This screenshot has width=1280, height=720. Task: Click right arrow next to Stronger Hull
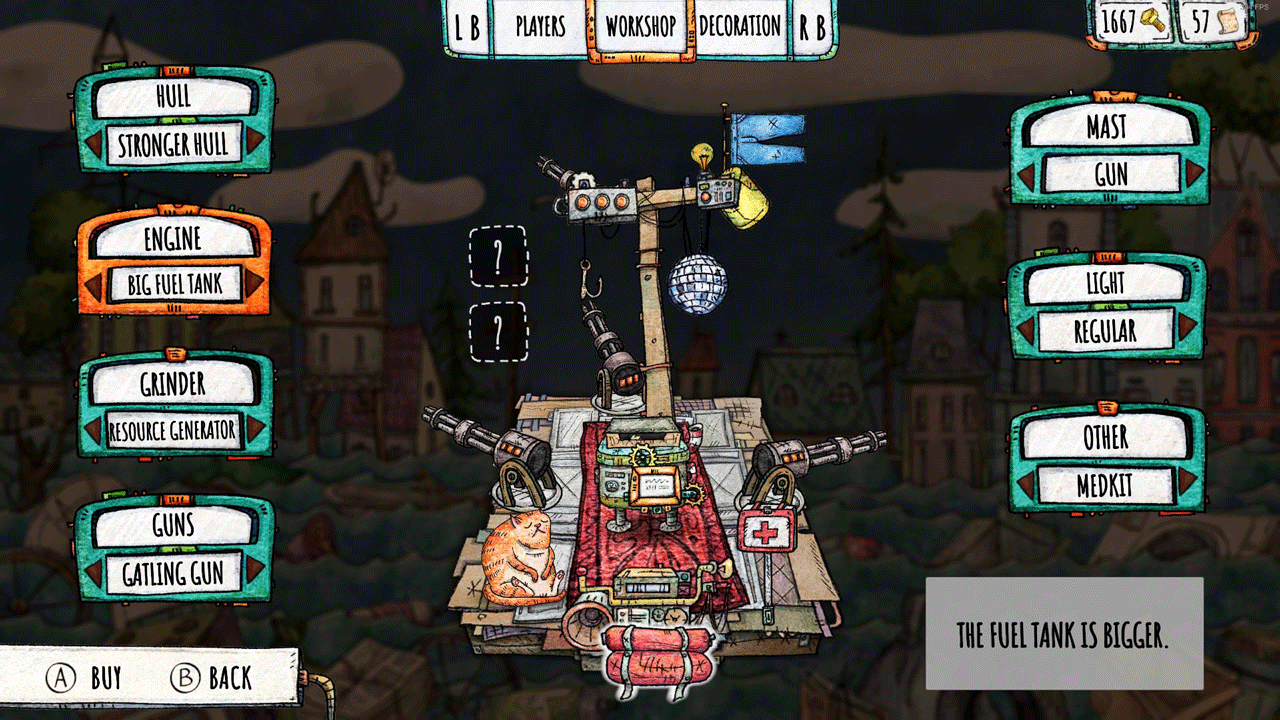click(254, 145)
